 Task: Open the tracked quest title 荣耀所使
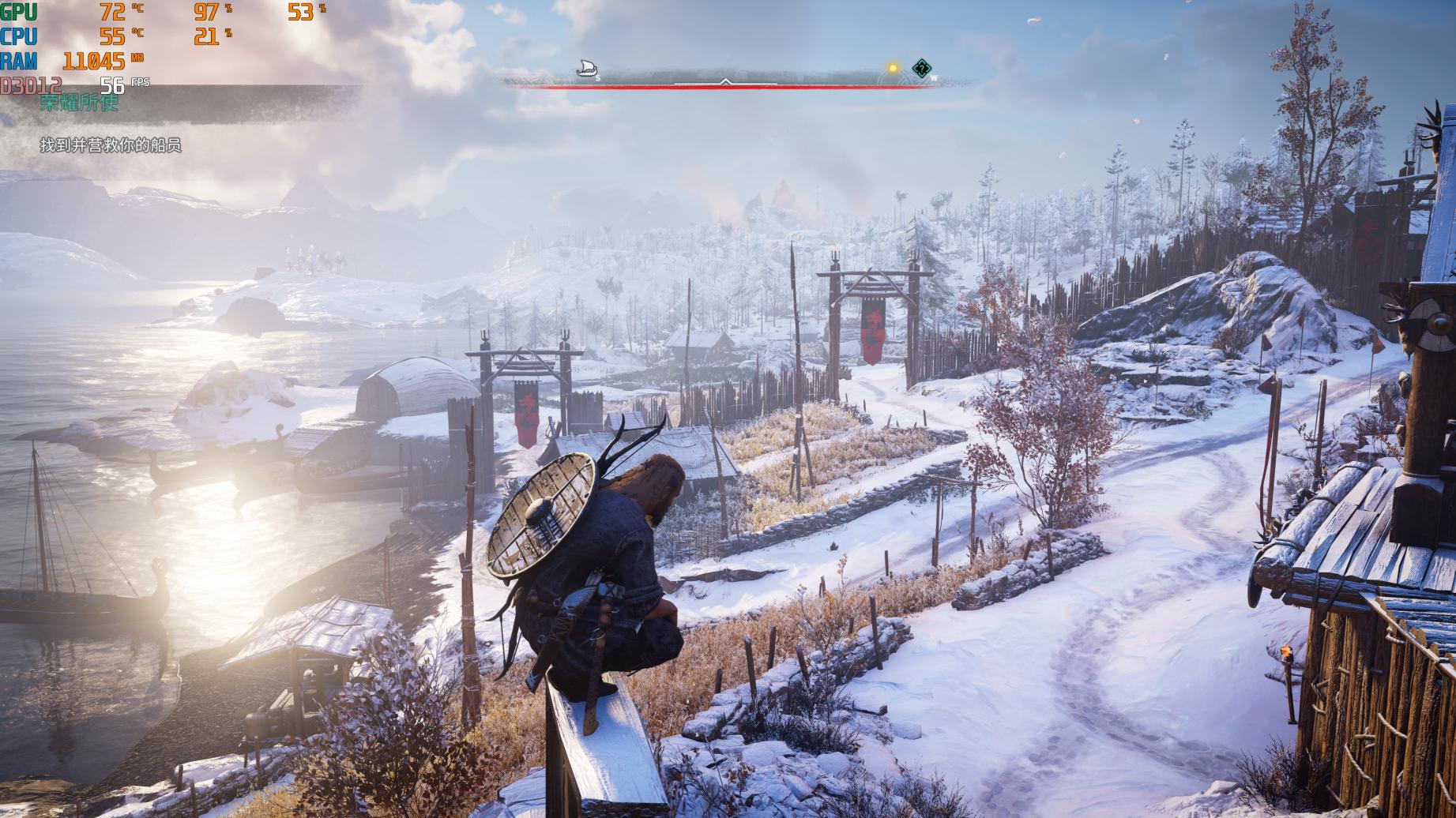click(x=79, y=103)
